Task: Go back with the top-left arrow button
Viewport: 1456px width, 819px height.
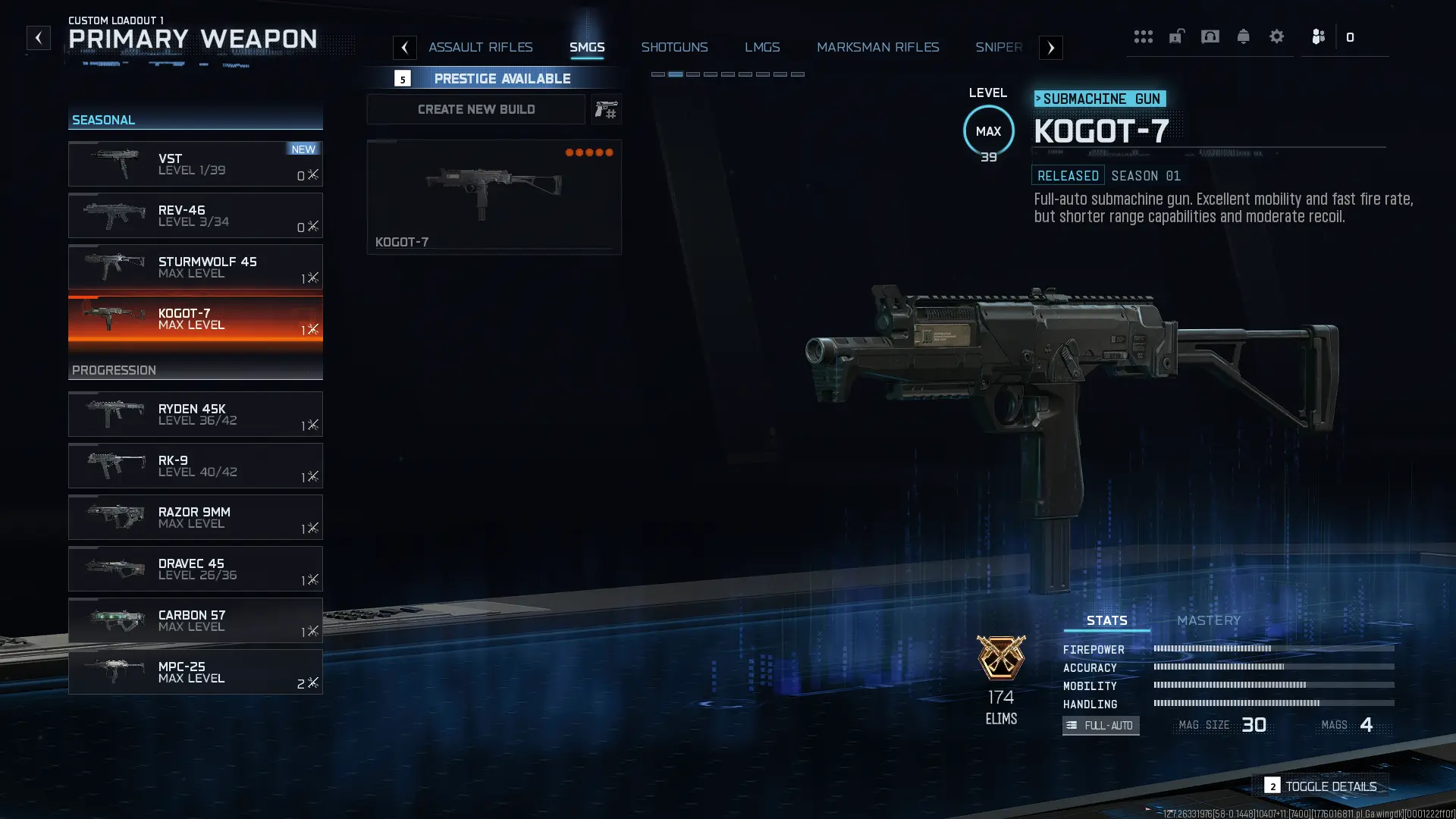Action: [x=38, y=38]
